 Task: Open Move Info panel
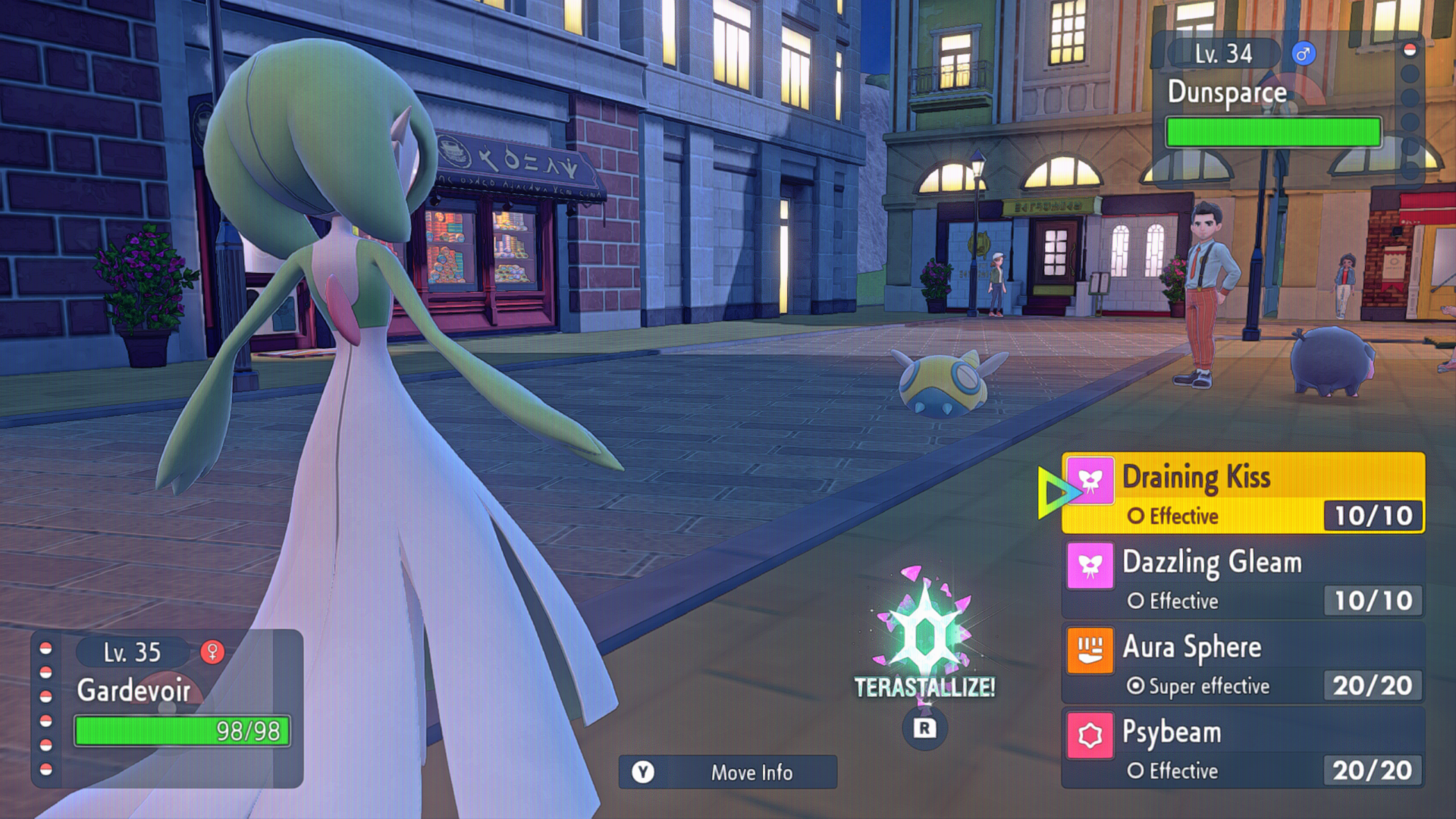coord(728,772)
